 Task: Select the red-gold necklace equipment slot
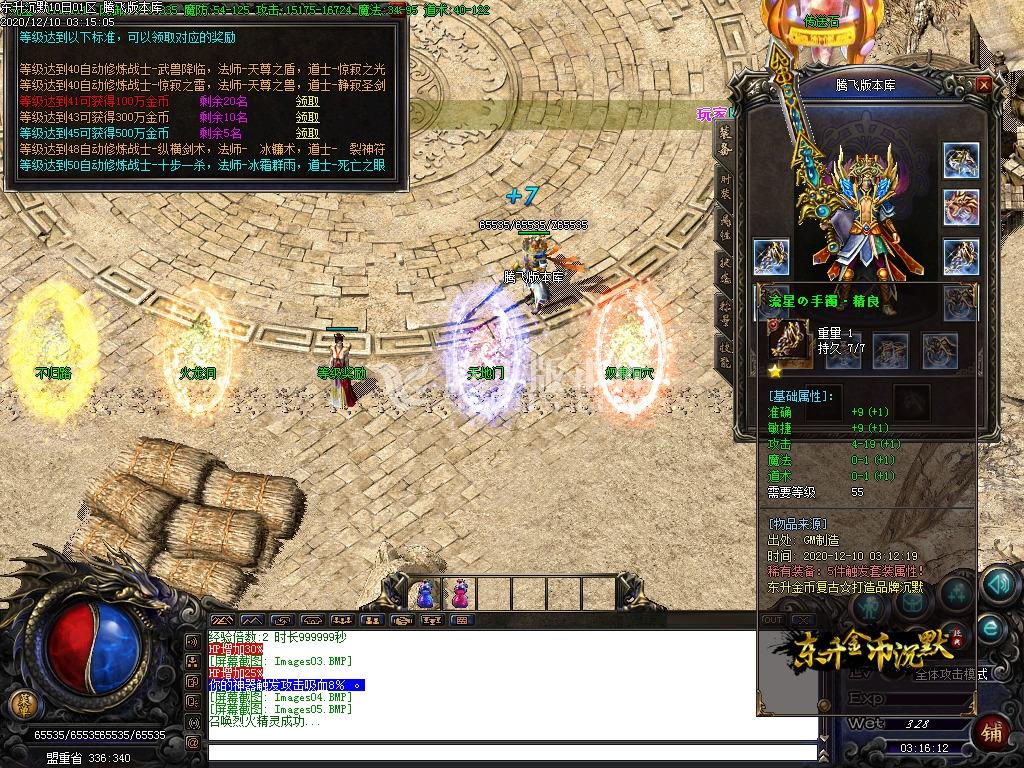pos(961,207)
